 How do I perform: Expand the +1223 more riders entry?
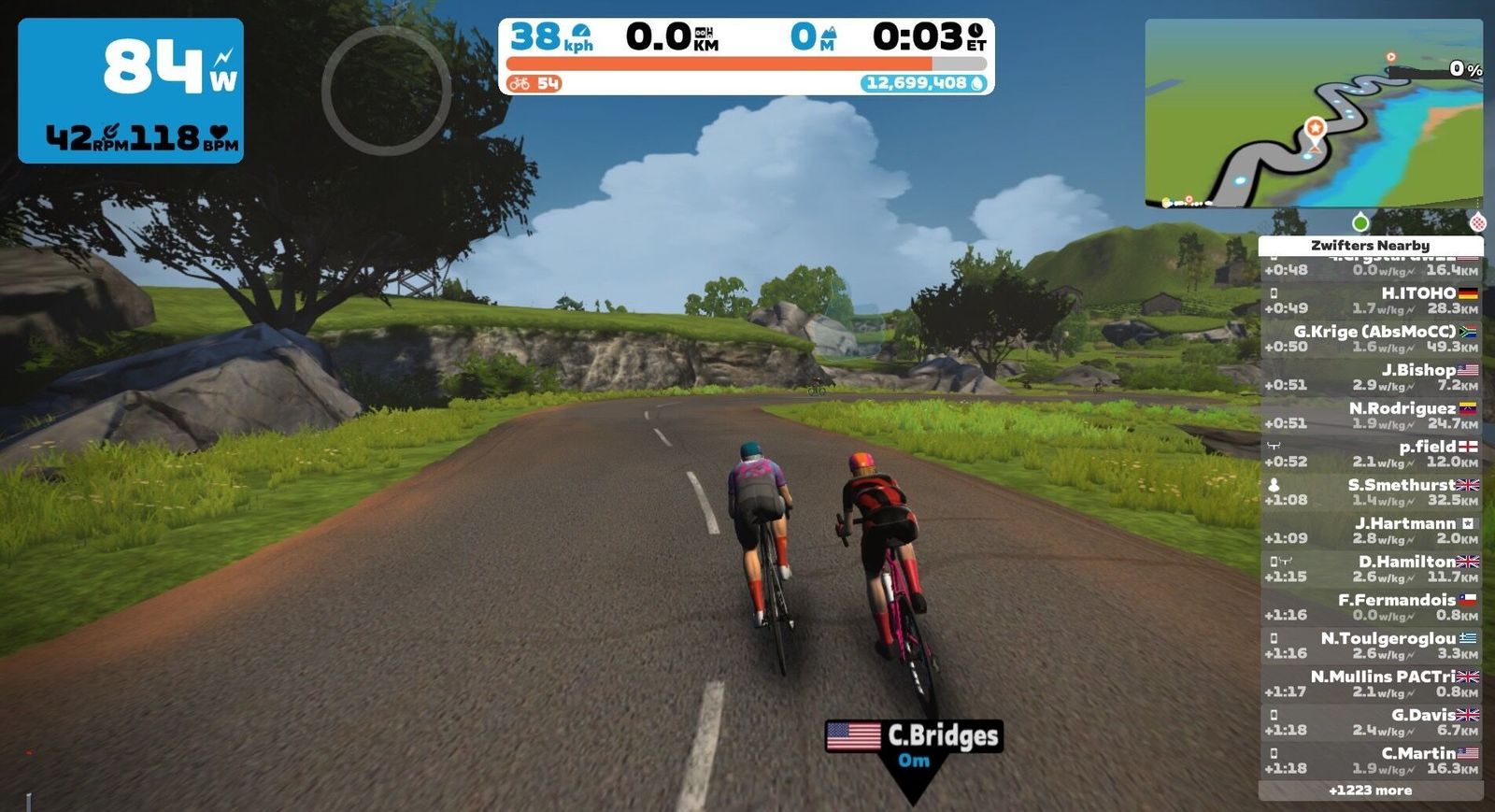click(x=1371, y=791)
